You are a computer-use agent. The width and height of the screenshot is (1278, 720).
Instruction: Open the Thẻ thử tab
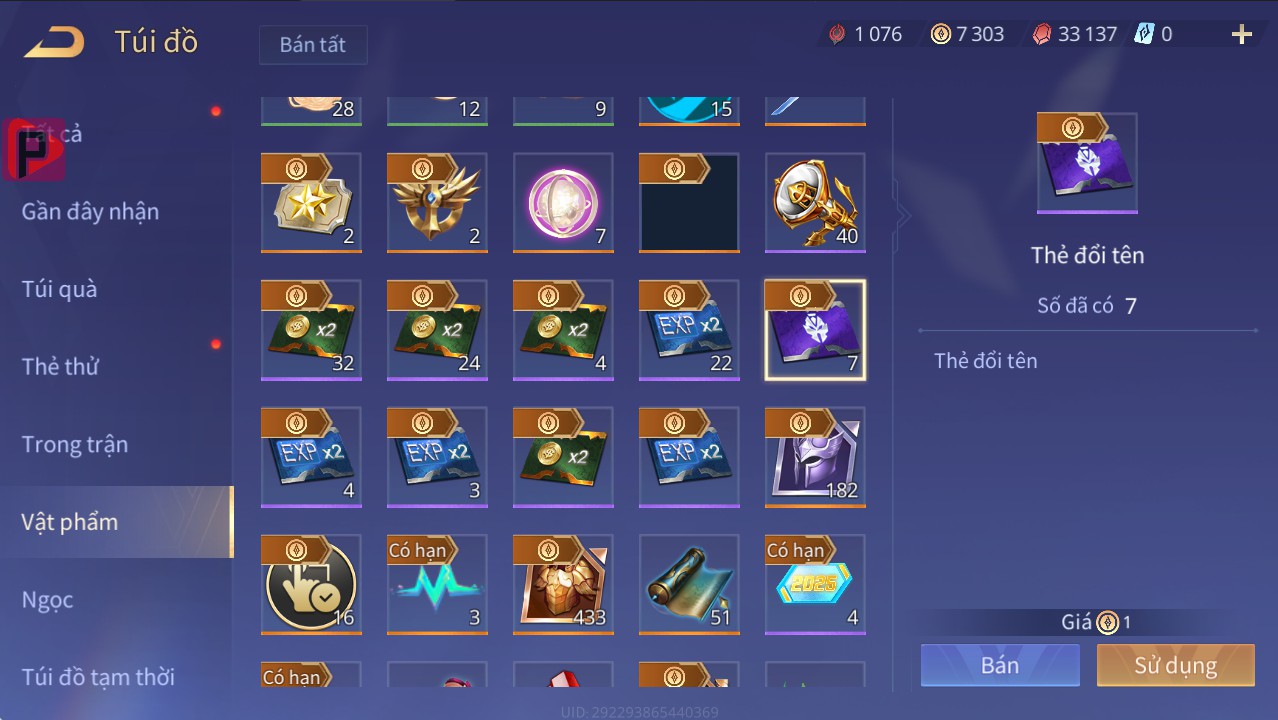click(x=60, y=366)
